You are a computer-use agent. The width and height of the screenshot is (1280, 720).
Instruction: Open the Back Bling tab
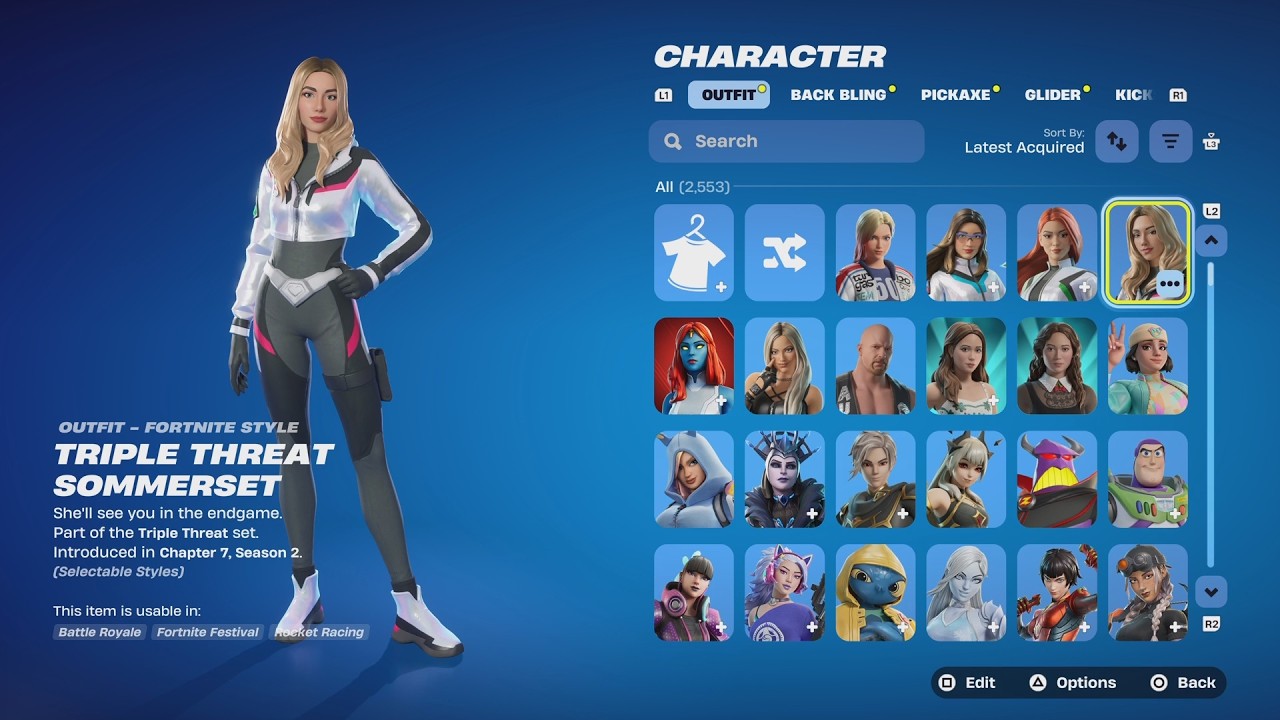pyautogui.click(x=838, y=95)
